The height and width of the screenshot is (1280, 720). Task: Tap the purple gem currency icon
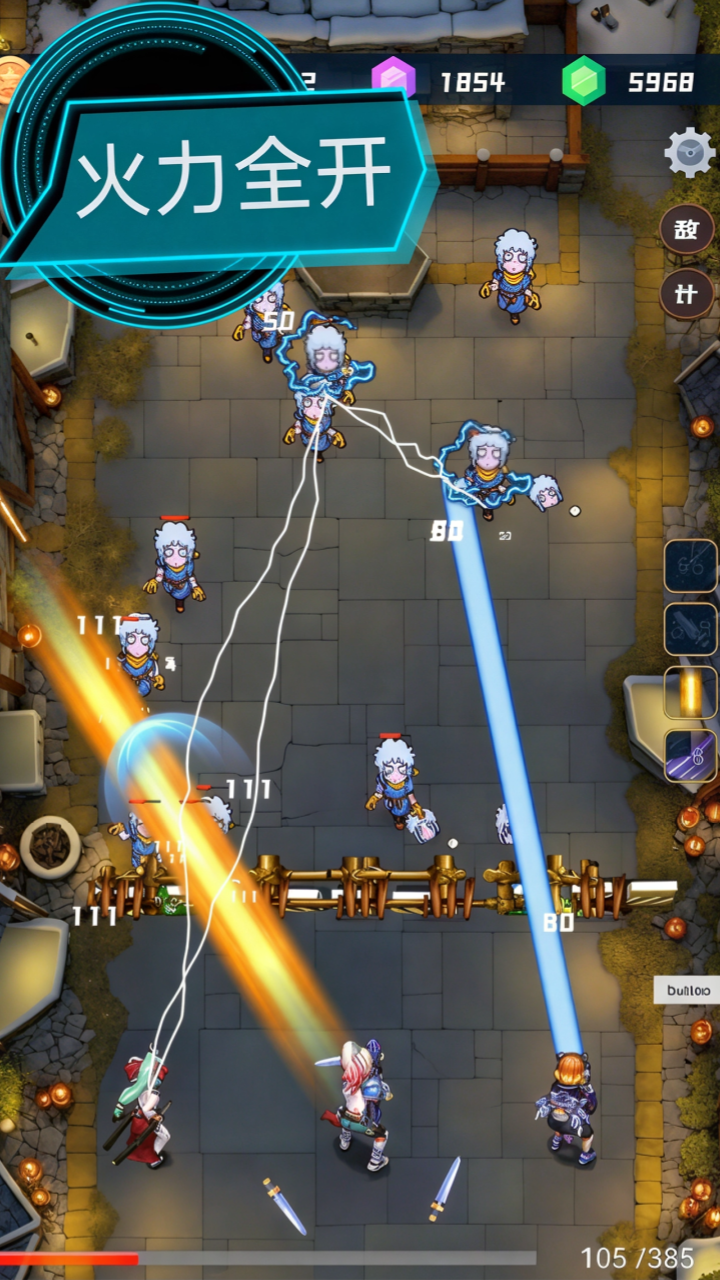393,80
